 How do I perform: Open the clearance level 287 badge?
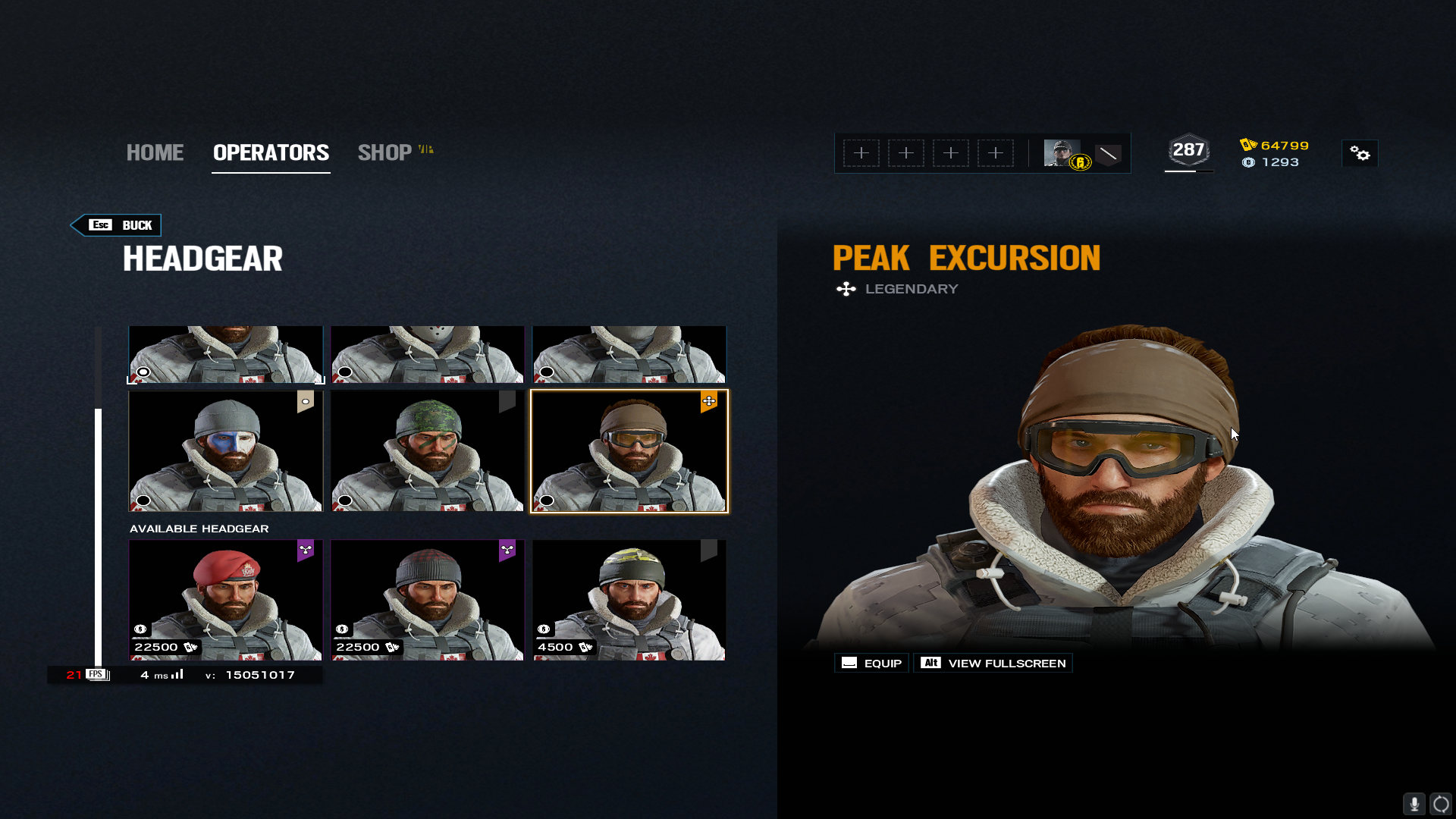coord(1188,151)
